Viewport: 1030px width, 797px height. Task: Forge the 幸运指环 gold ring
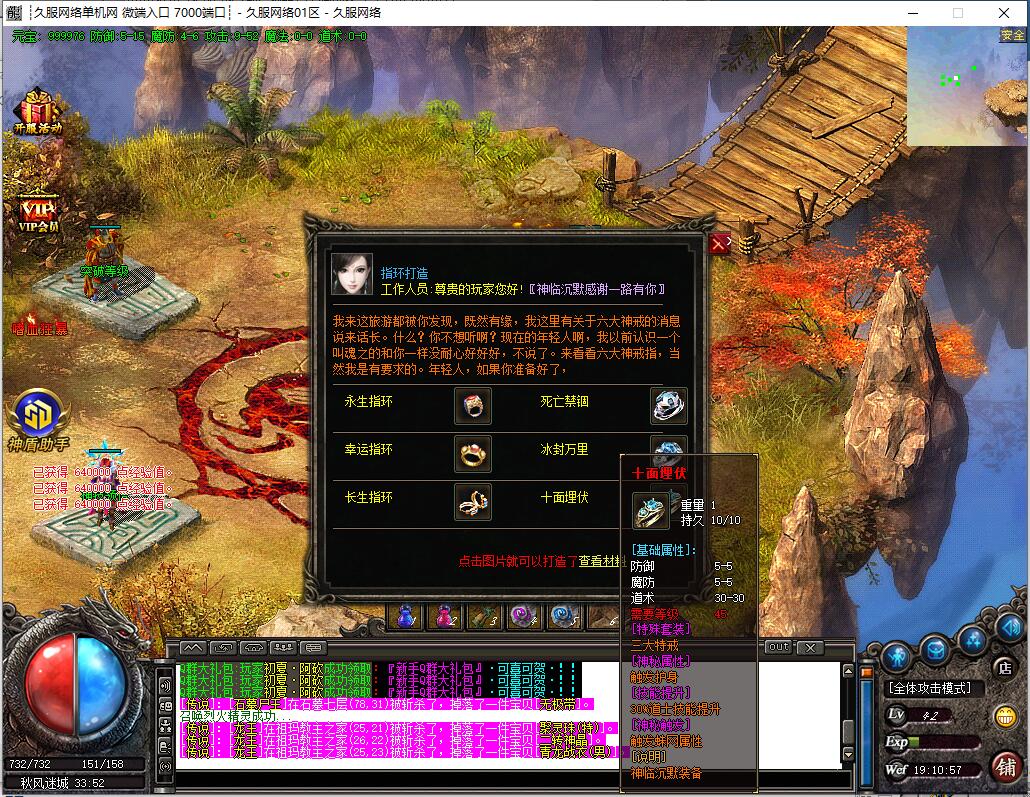pos(472,453)
